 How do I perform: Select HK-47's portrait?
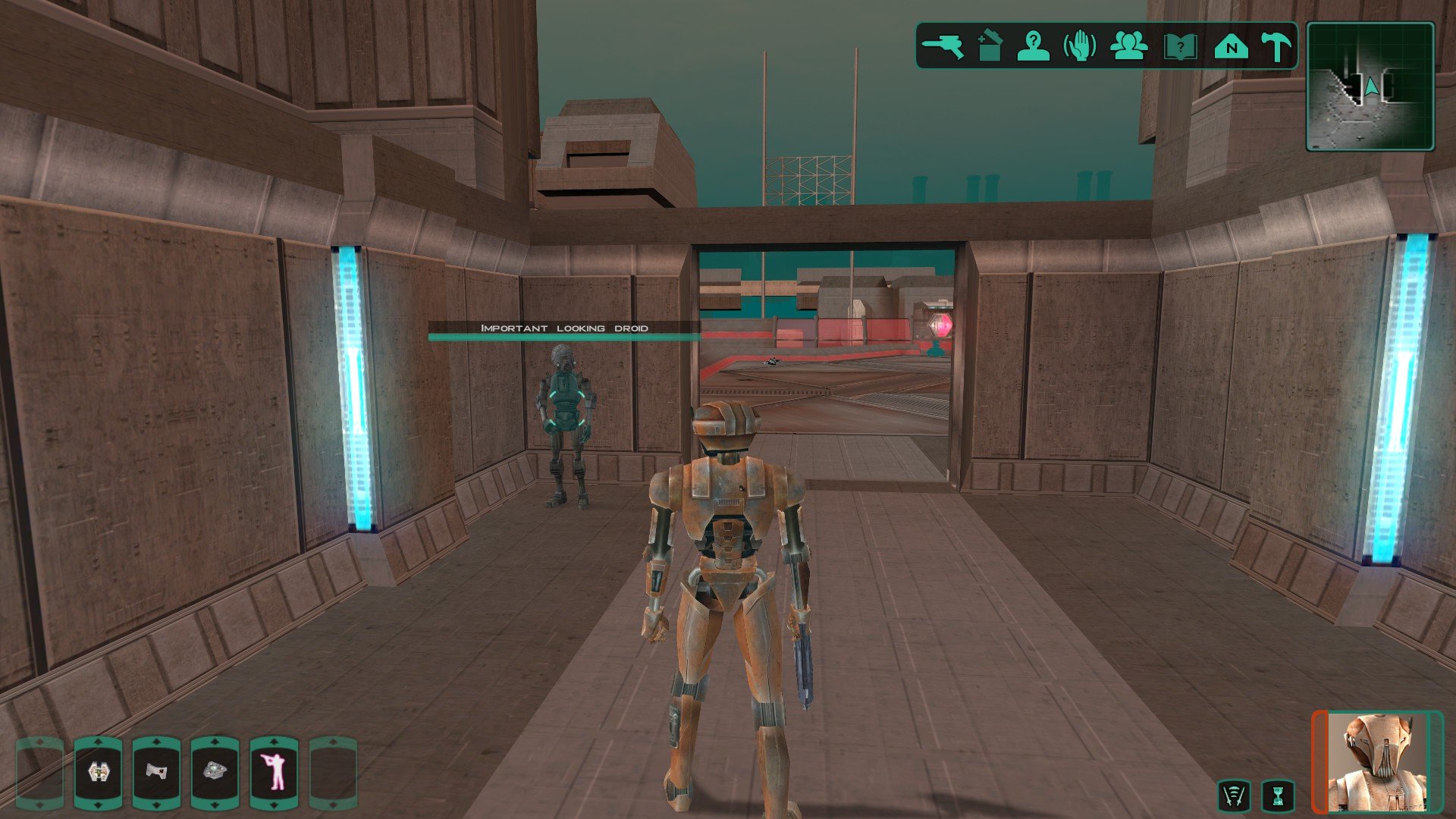[x=1377, y=761]
